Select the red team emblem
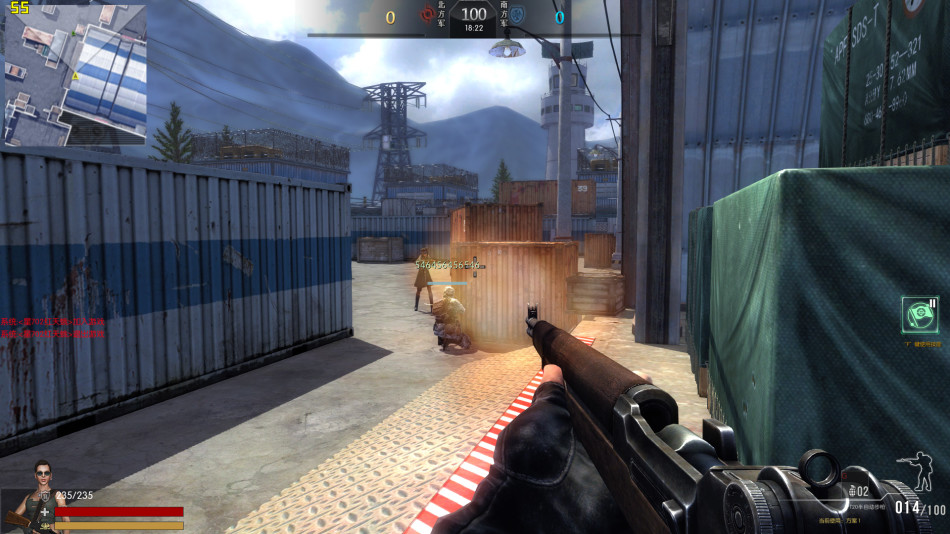The image size is (950, 534). pyautogui.click(x=428, y=15)
